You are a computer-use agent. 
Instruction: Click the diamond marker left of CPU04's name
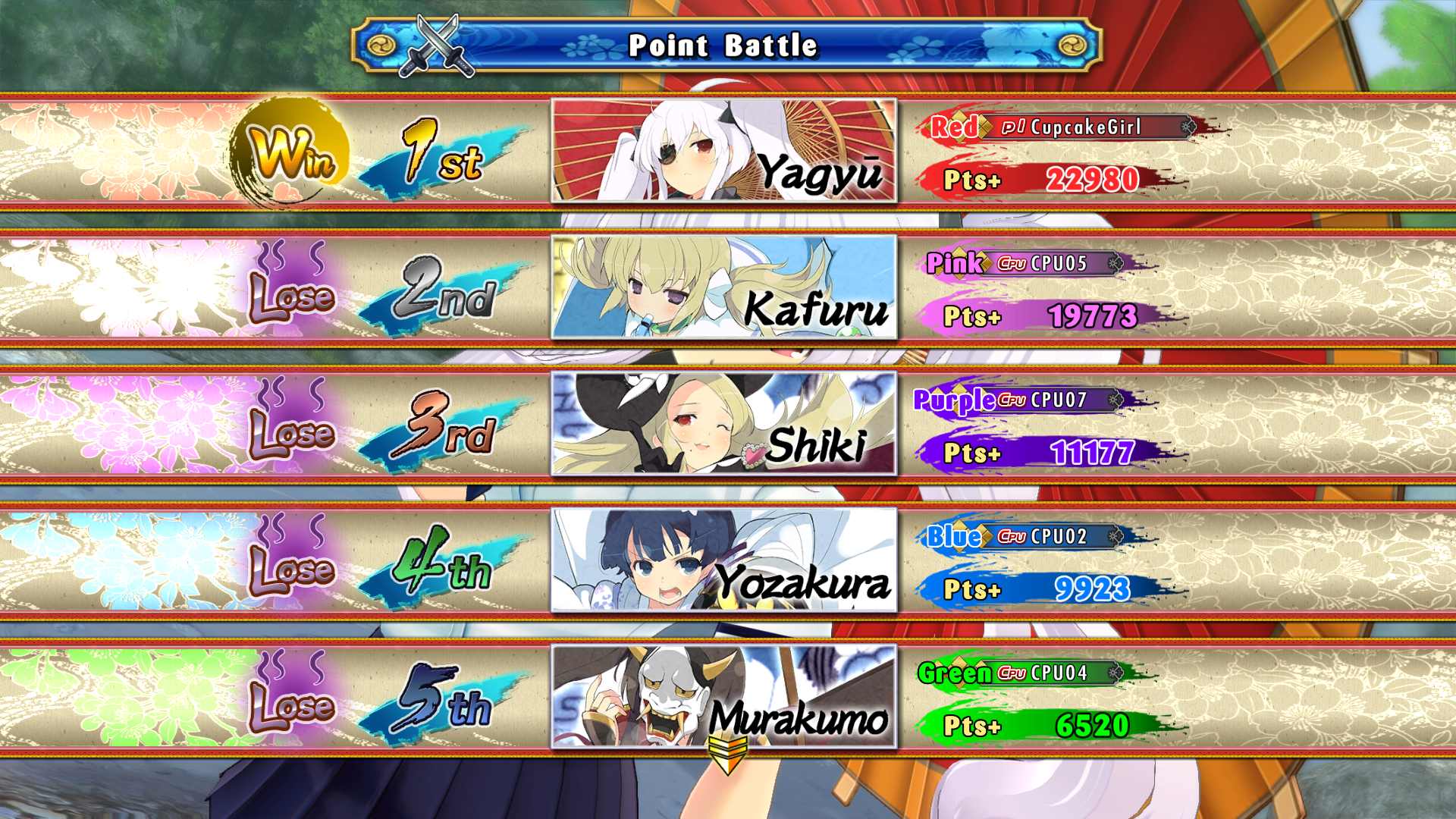tap(959, 672)
